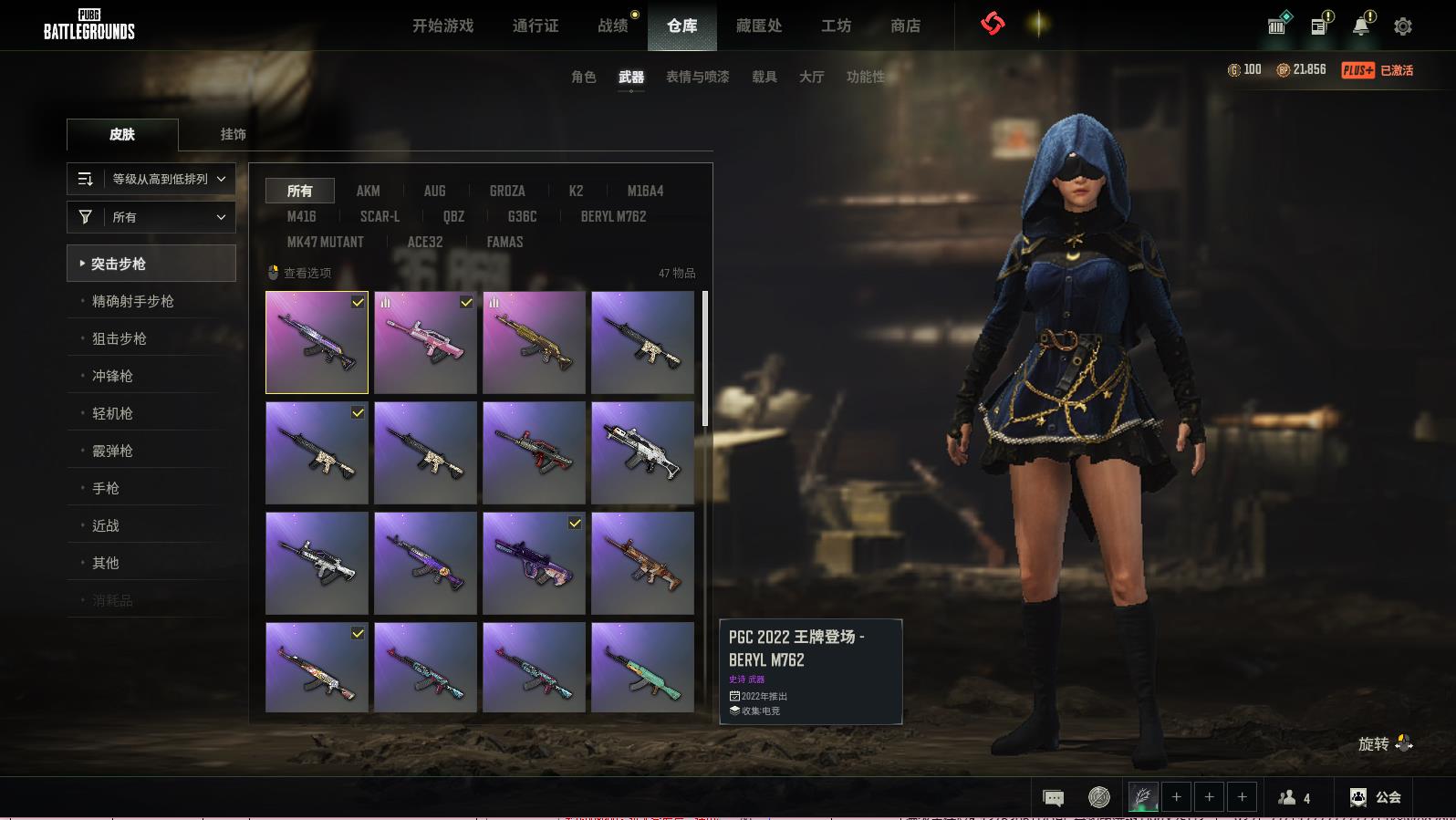Pick the white G36C skin thumbnail
The height and width of the screenshot is (820, 1456).
(642, 453)
